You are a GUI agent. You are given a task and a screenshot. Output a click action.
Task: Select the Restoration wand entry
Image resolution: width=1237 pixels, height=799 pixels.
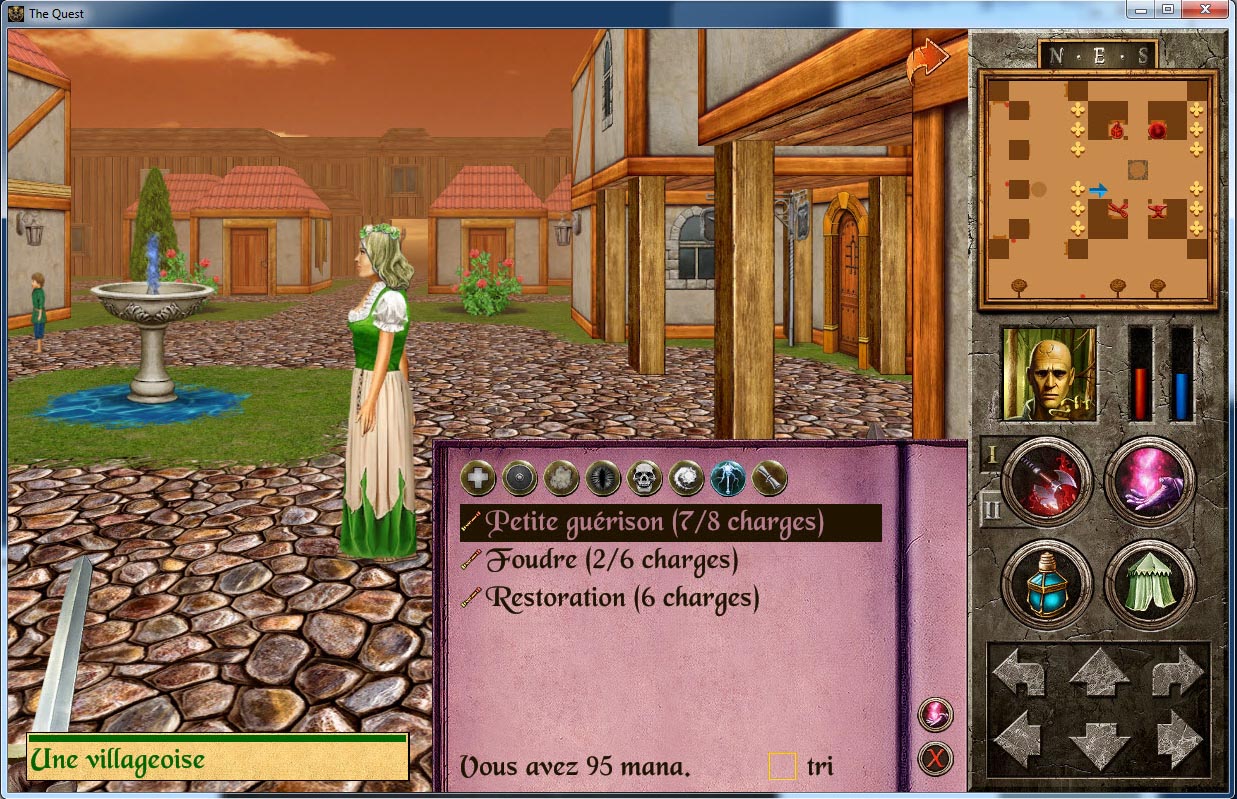622,599
